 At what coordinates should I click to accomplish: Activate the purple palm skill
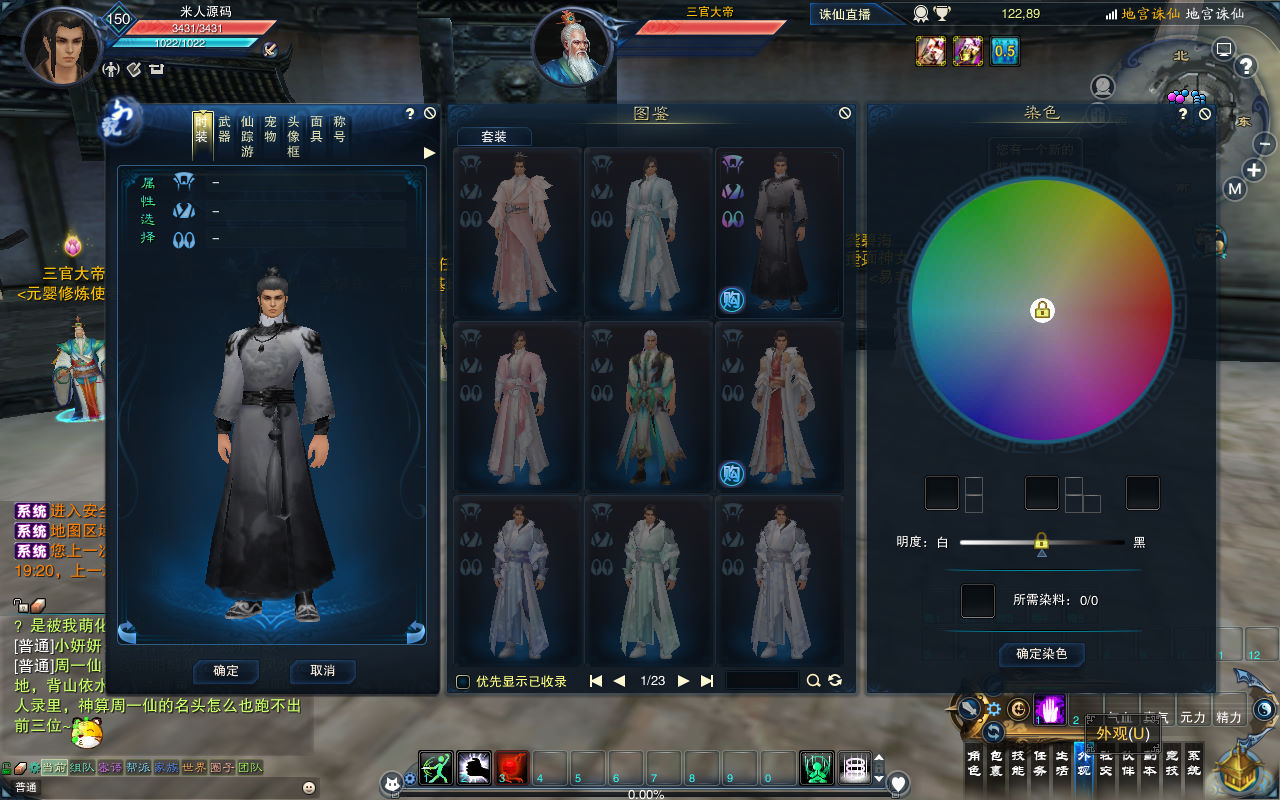(x=1049, y=709)
